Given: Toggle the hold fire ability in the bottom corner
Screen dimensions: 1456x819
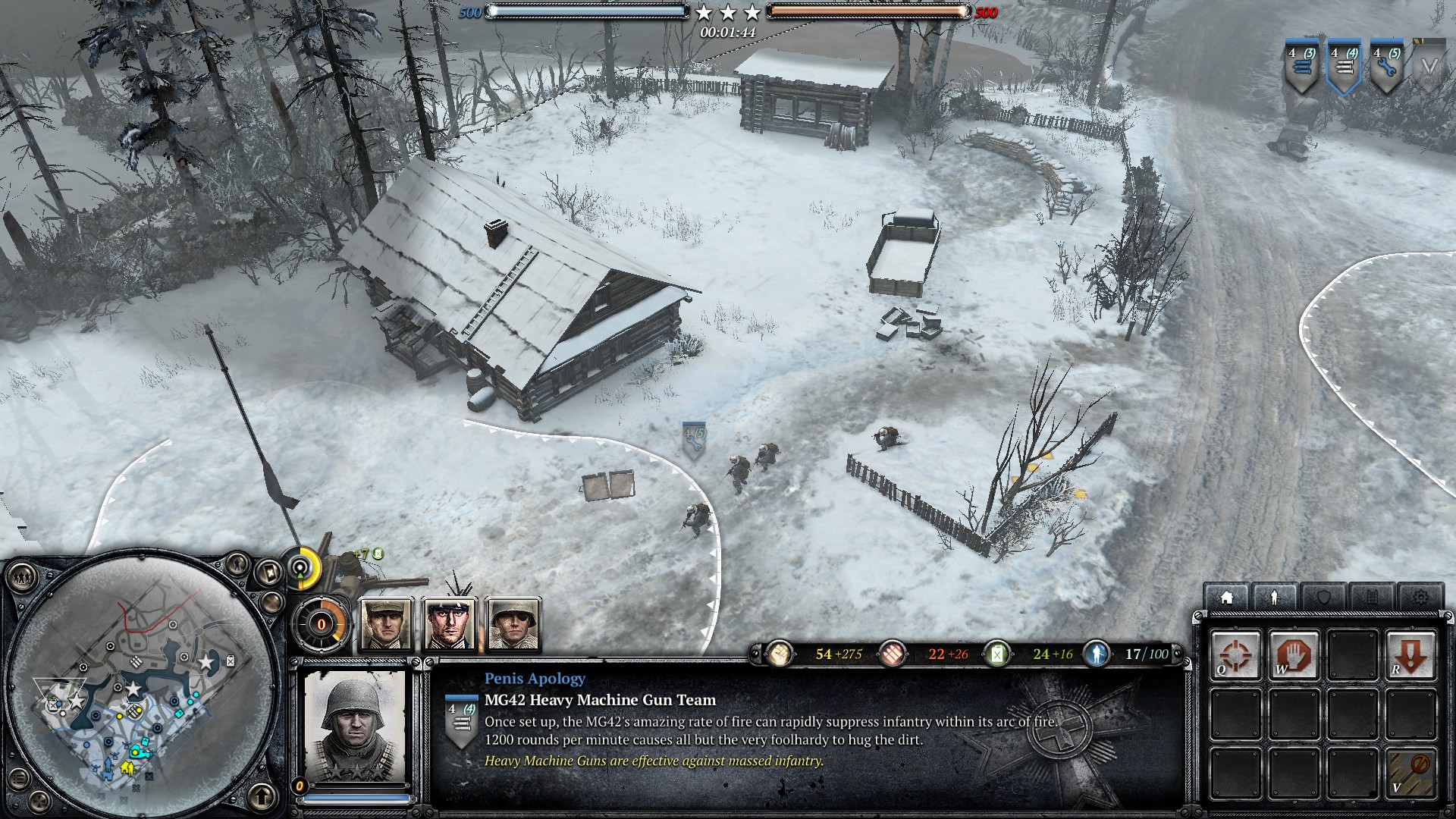Looking at the screenshot, I should (x=1411, y=771).
